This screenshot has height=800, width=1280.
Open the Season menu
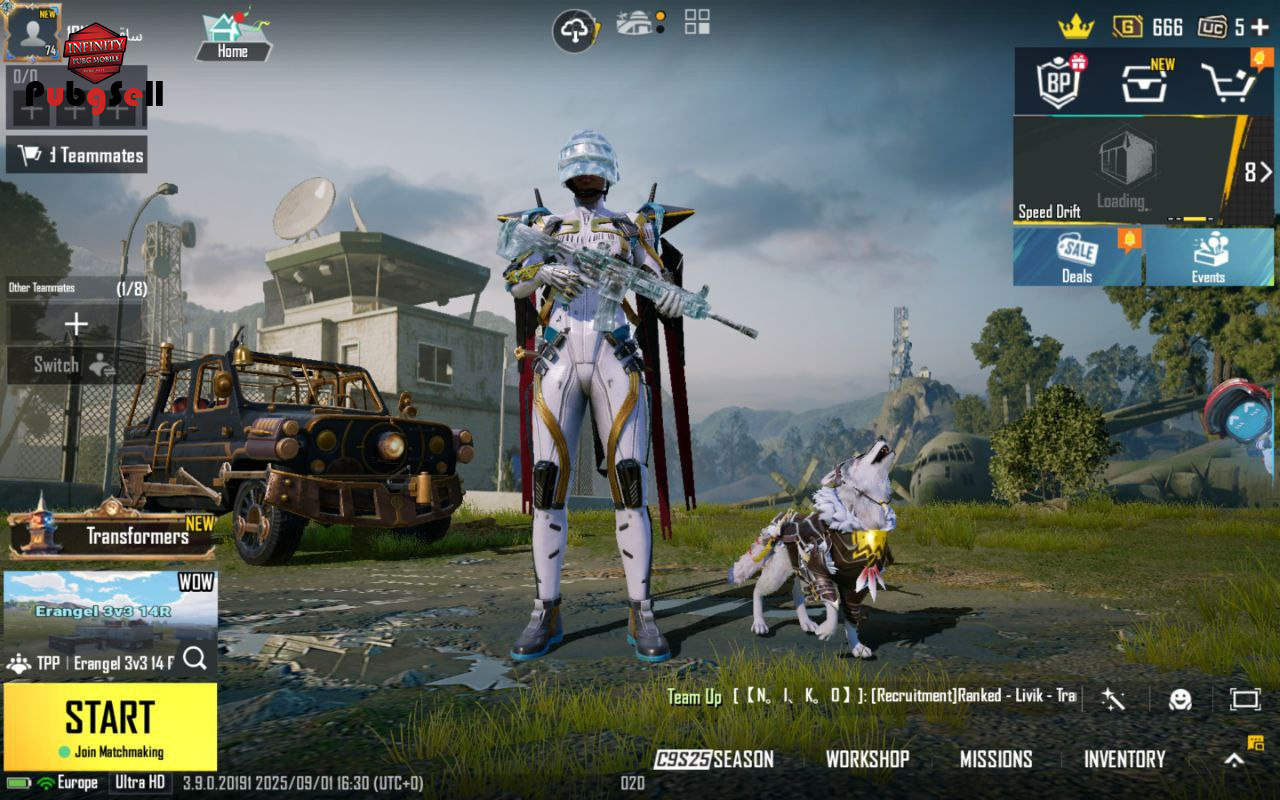coord(714,759)
